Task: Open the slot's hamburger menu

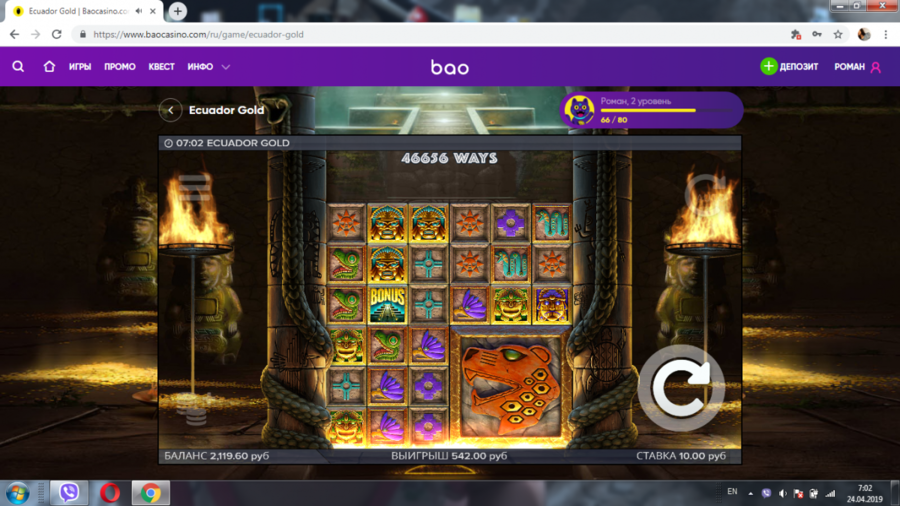Action: pos(193,187)
